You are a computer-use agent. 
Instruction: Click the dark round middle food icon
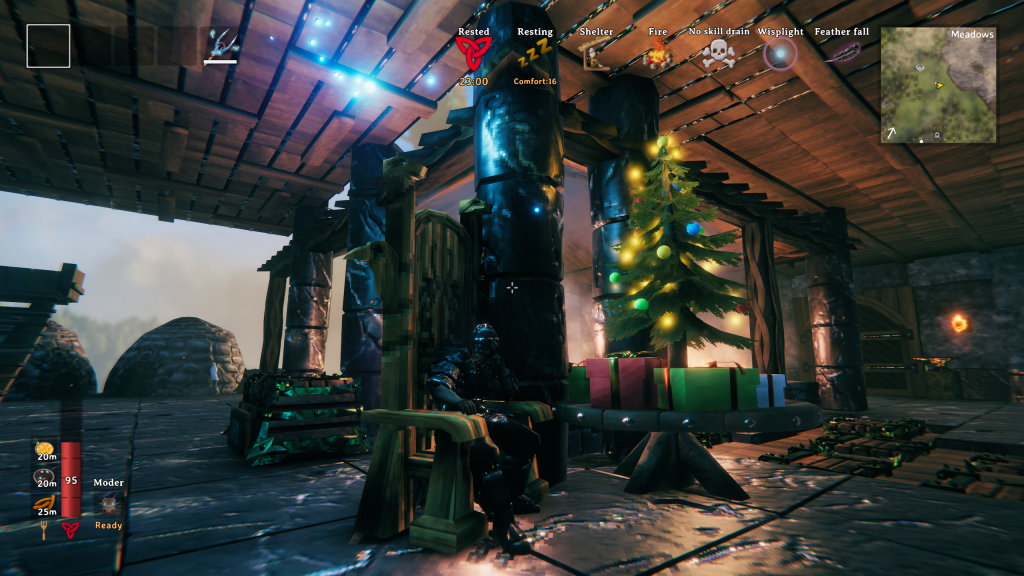(44, 477)
